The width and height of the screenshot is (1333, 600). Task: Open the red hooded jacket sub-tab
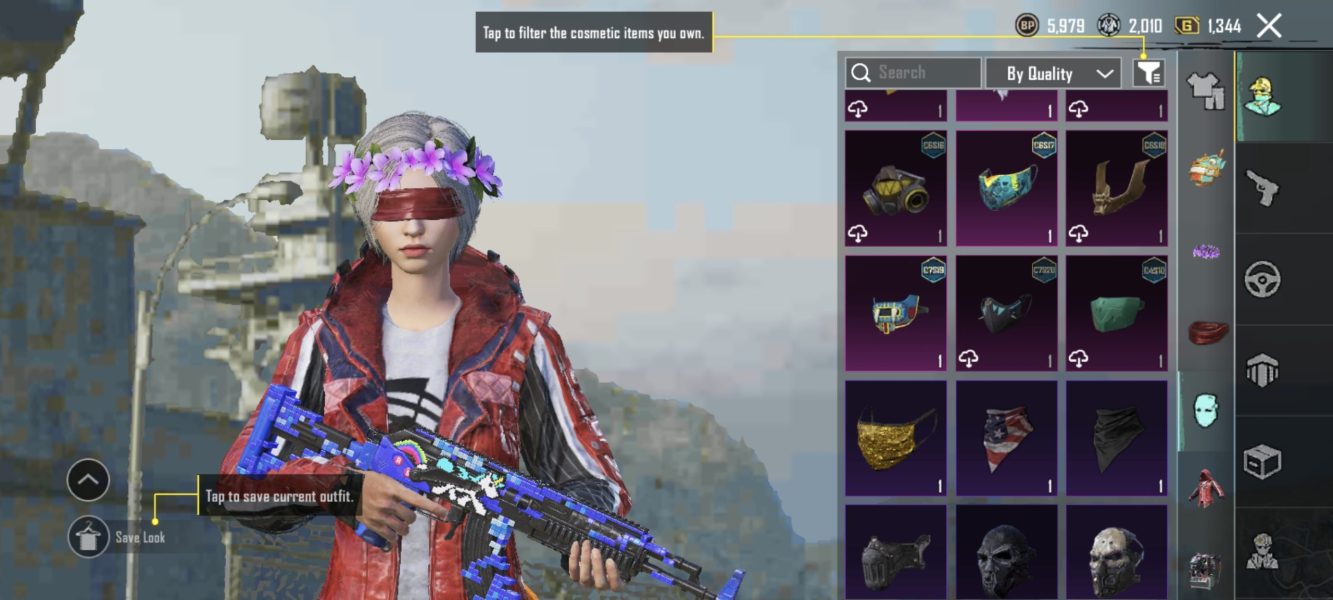pos(1206,490)
